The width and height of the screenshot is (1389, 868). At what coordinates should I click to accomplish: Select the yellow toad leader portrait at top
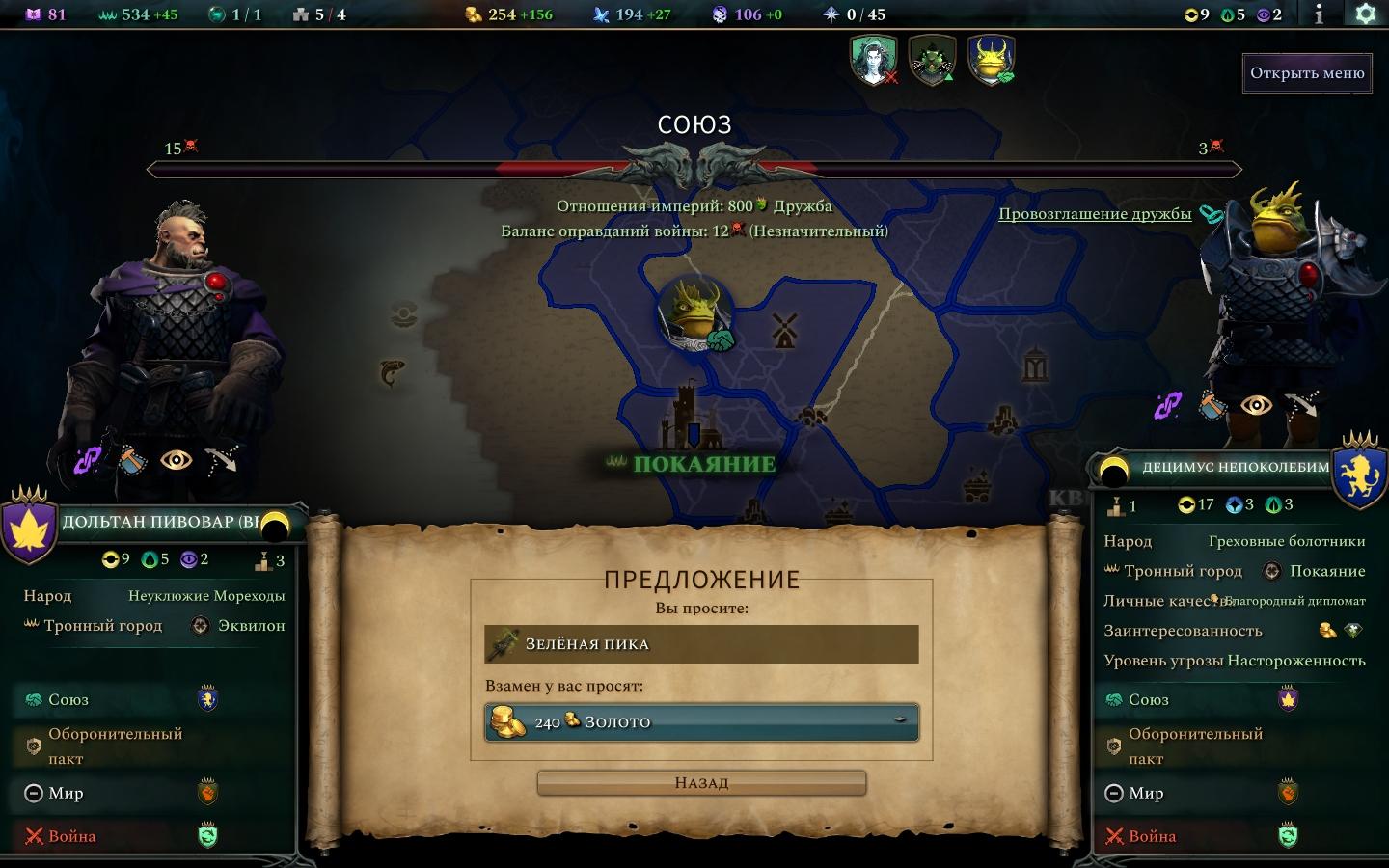click(991, 60)
